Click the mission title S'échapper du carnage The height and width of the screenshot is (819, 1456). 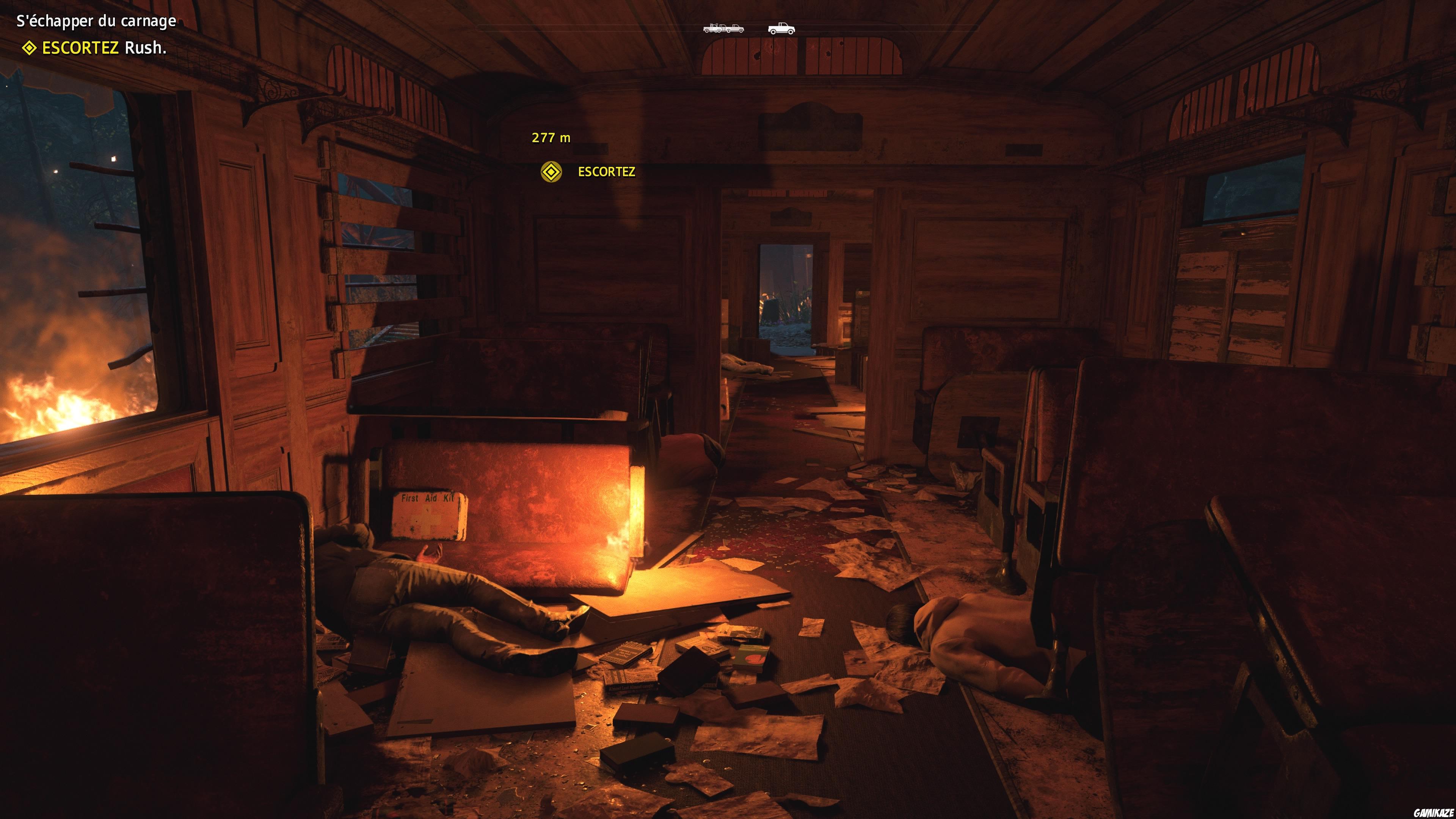(96, 22)
